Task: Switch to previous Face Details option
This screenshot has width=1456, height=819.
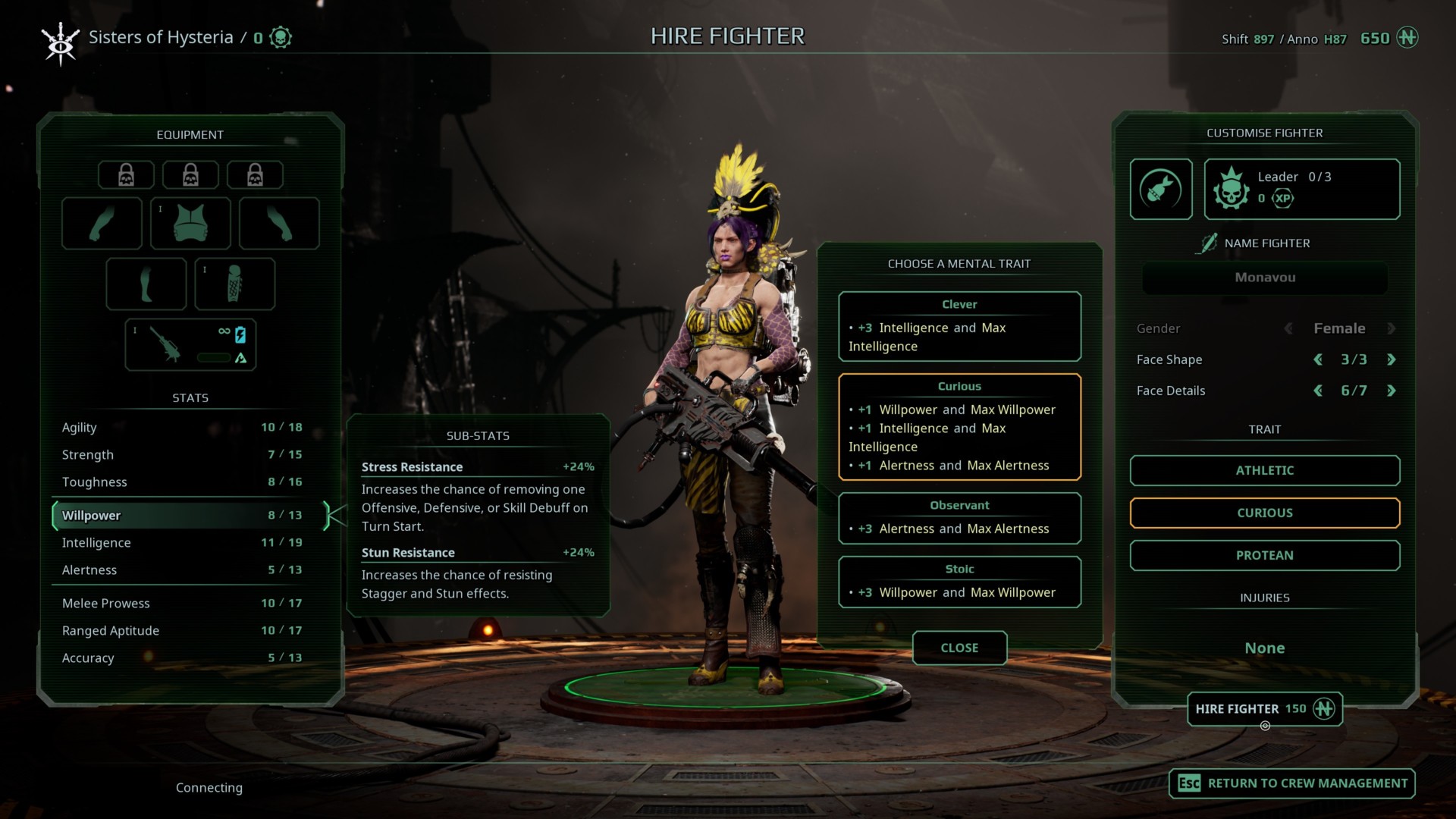Action: tap(1318, 391)
